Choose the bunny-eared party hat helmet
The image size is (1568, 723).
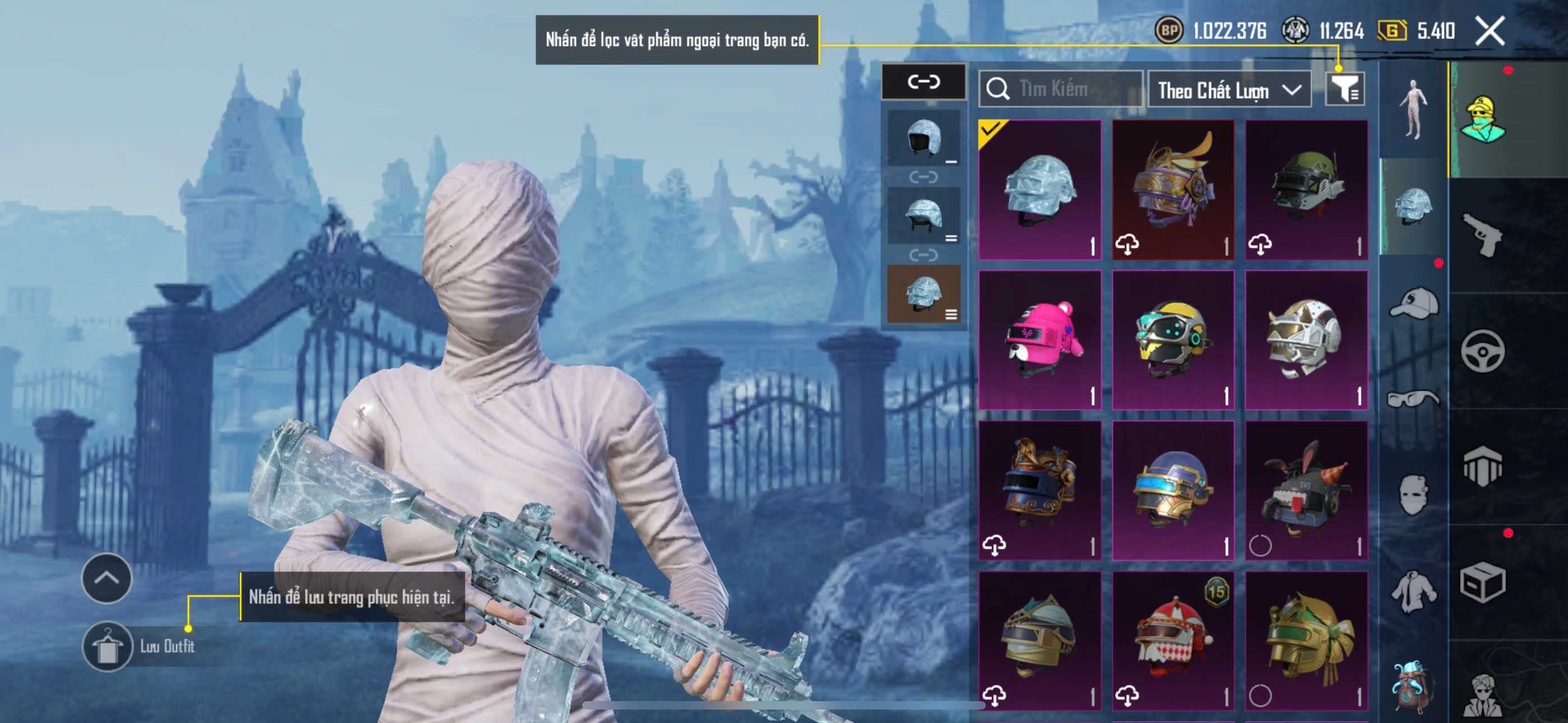coord(1306,490)
